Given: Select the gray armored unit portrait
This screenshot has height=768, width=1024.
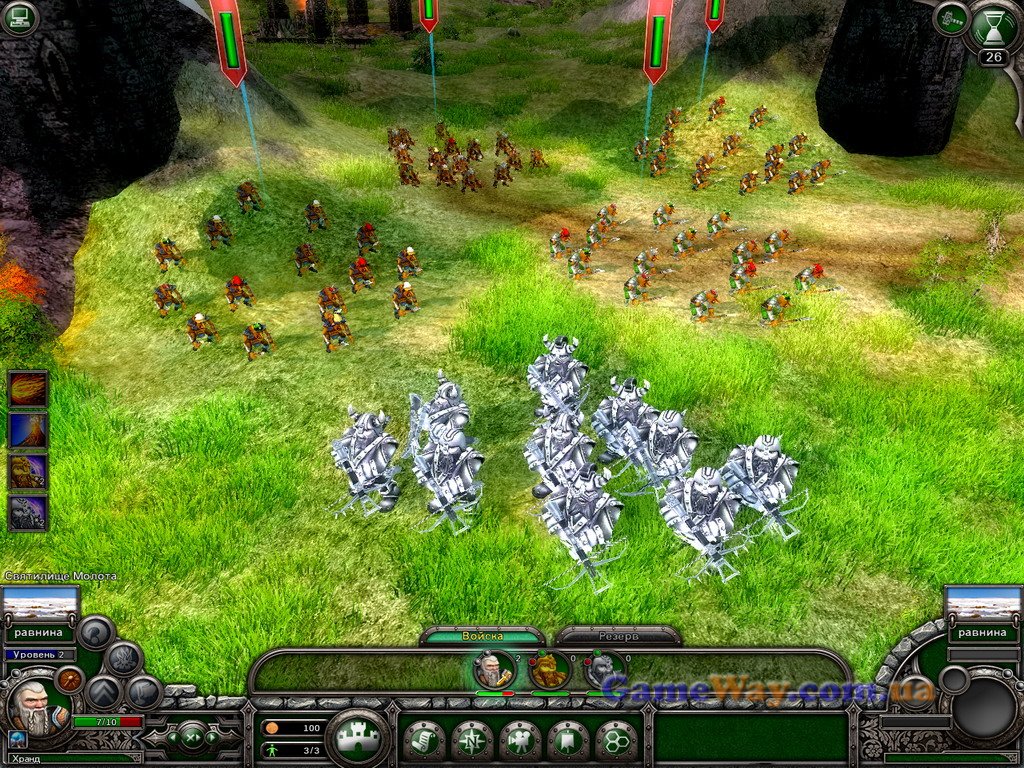Looking at the screenshot, I should click(x=604, y=669).
